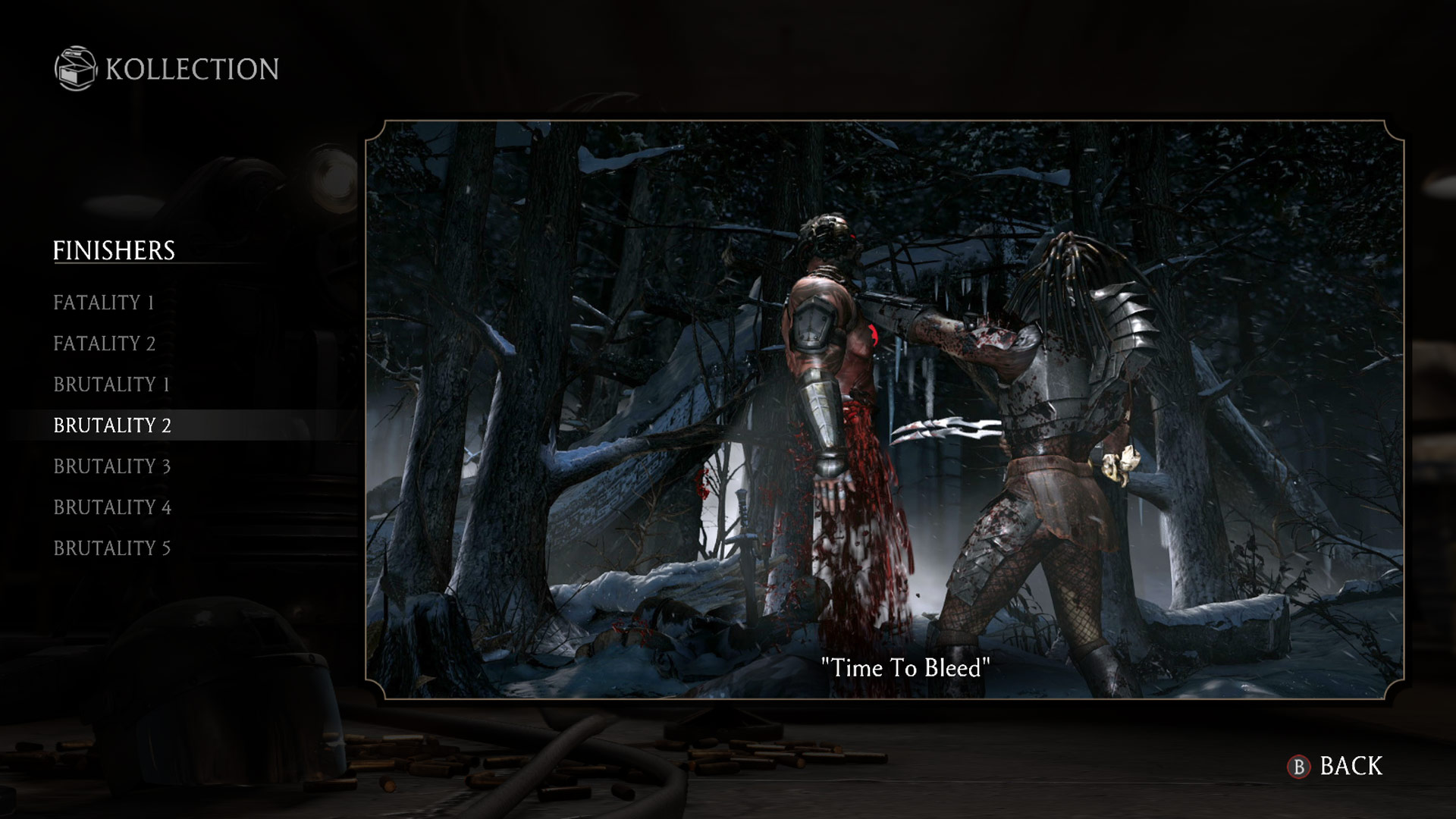Viewport: 1456px width, 819px height.
Task: Click the KOLLECTION title text
Action: pyautogui.click(x=190, y=69)
